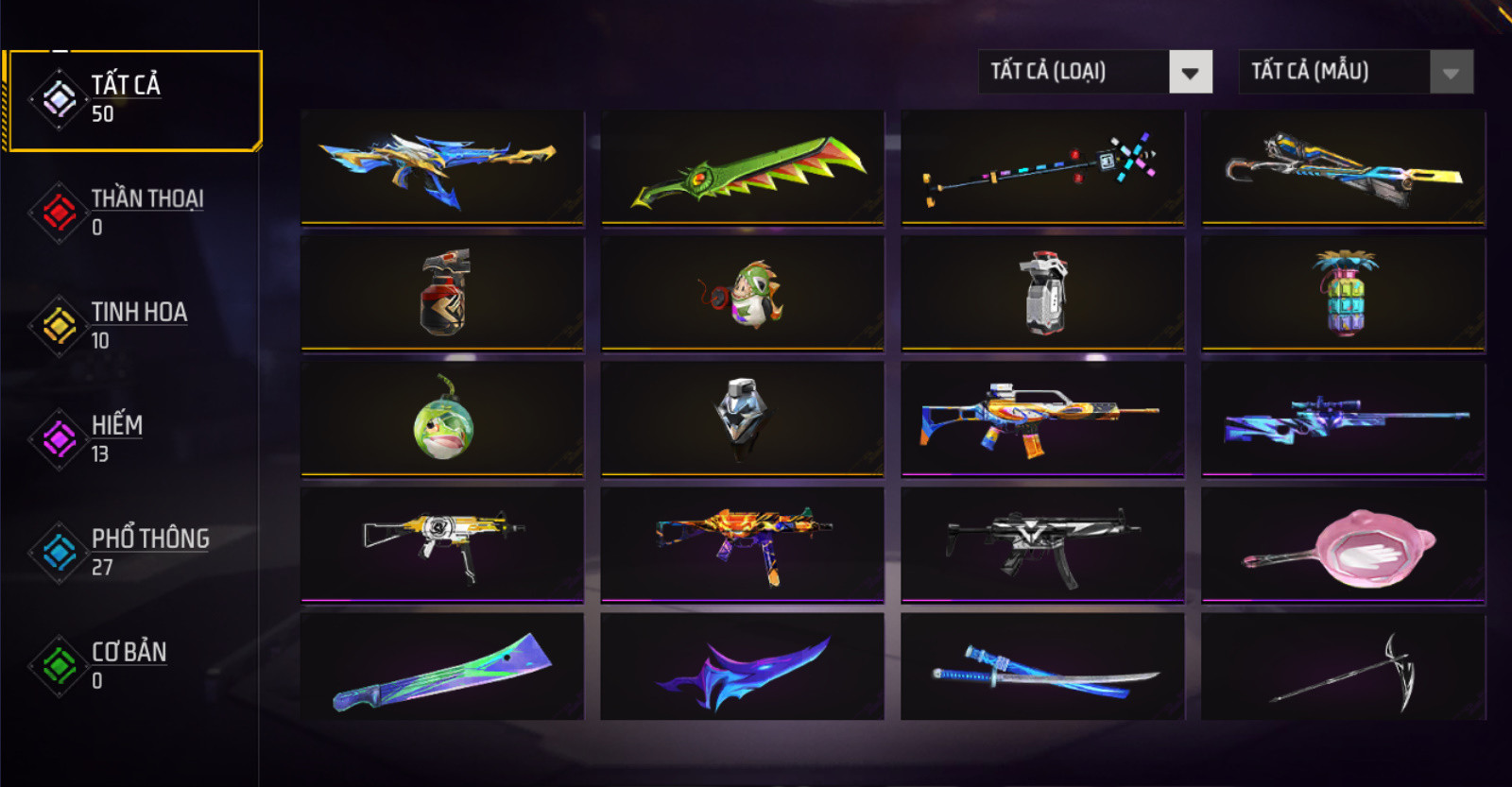
Task: Choose the CƠ BẢN category
Action: [x=132, y=666]
